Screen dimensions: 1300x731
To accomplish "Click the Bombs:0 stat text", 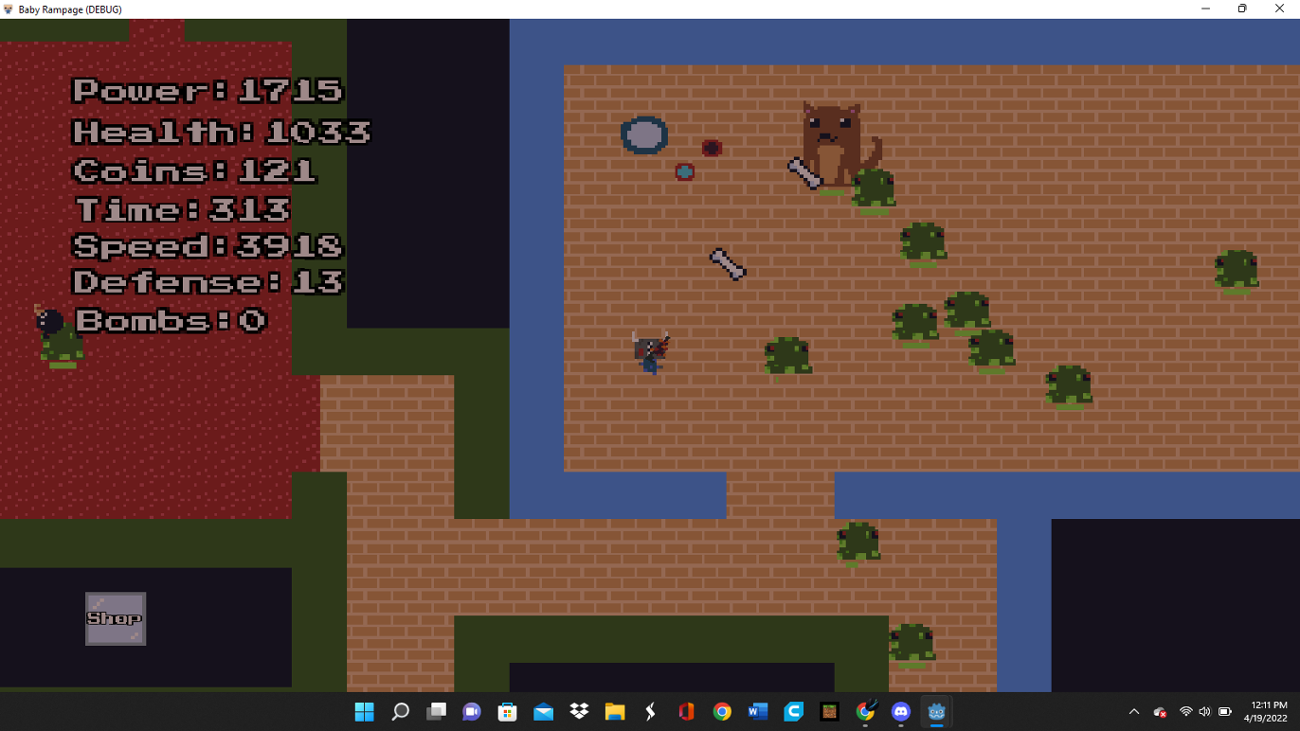I will (170, 320).
